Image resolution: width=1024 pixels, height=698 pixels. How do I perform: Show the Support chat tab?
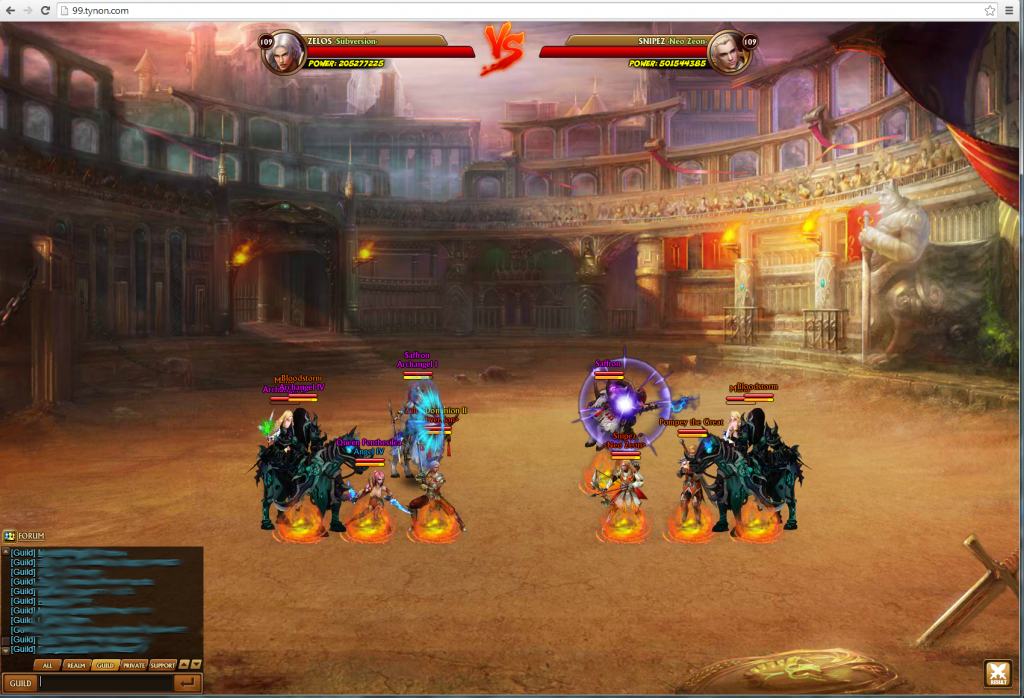coord(163,665)
